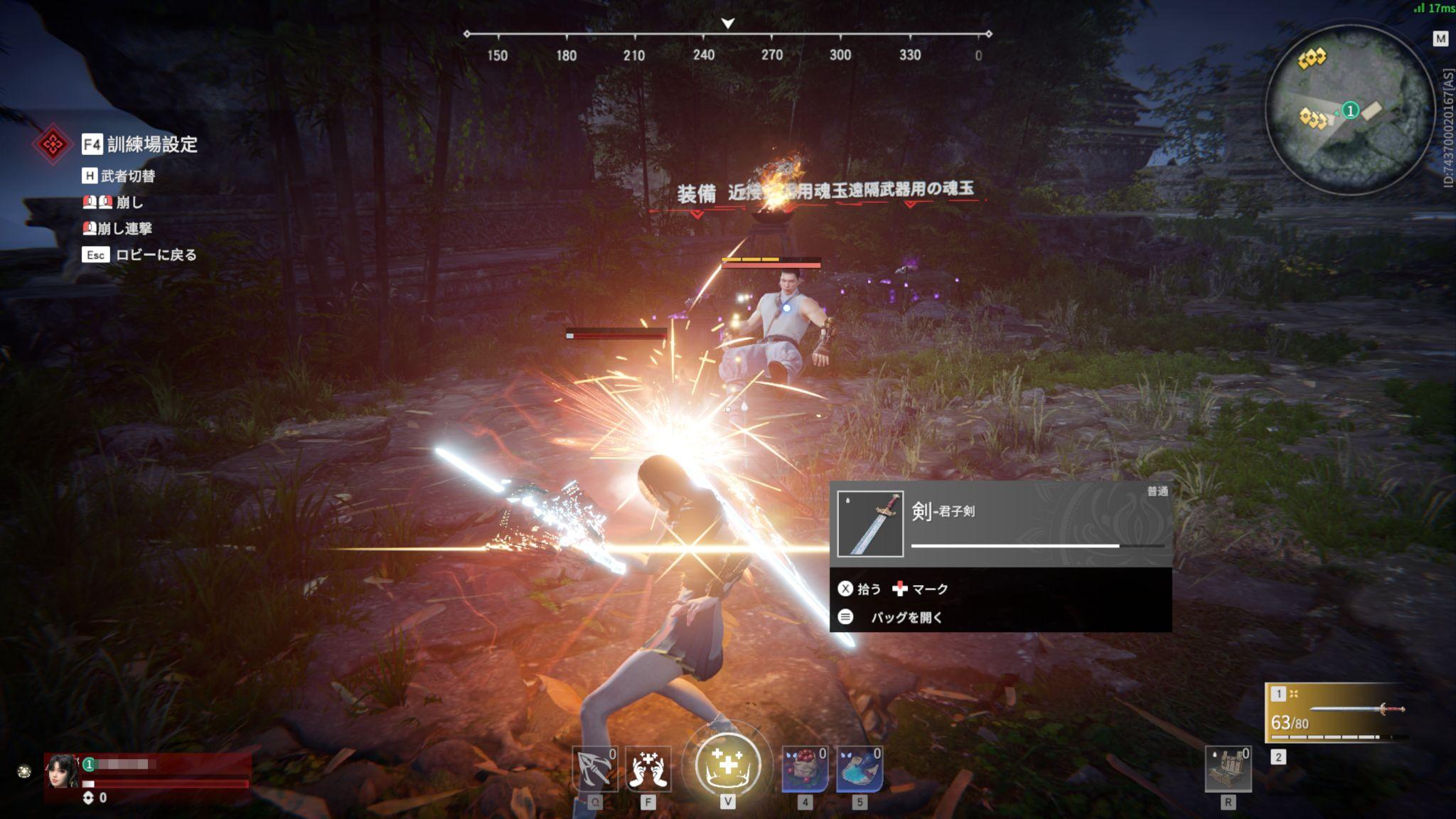Use the red berry pouch consumable
The image size is (1456, 819).
click(x=805, y=769)
